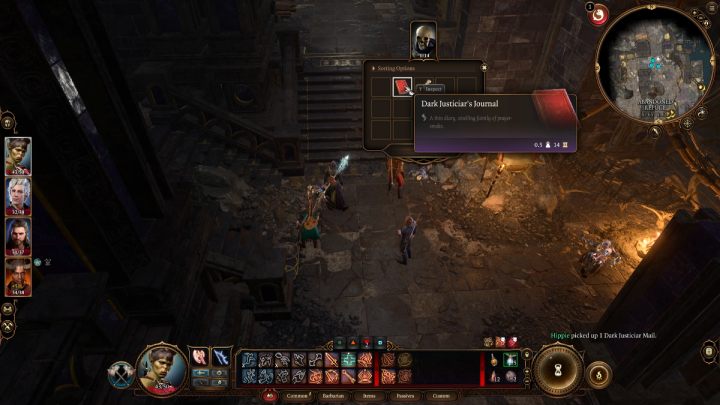Select the dark-bearded party member portrait
The width and height of the screenshot is (720, 405).
(x=19, y=236)
